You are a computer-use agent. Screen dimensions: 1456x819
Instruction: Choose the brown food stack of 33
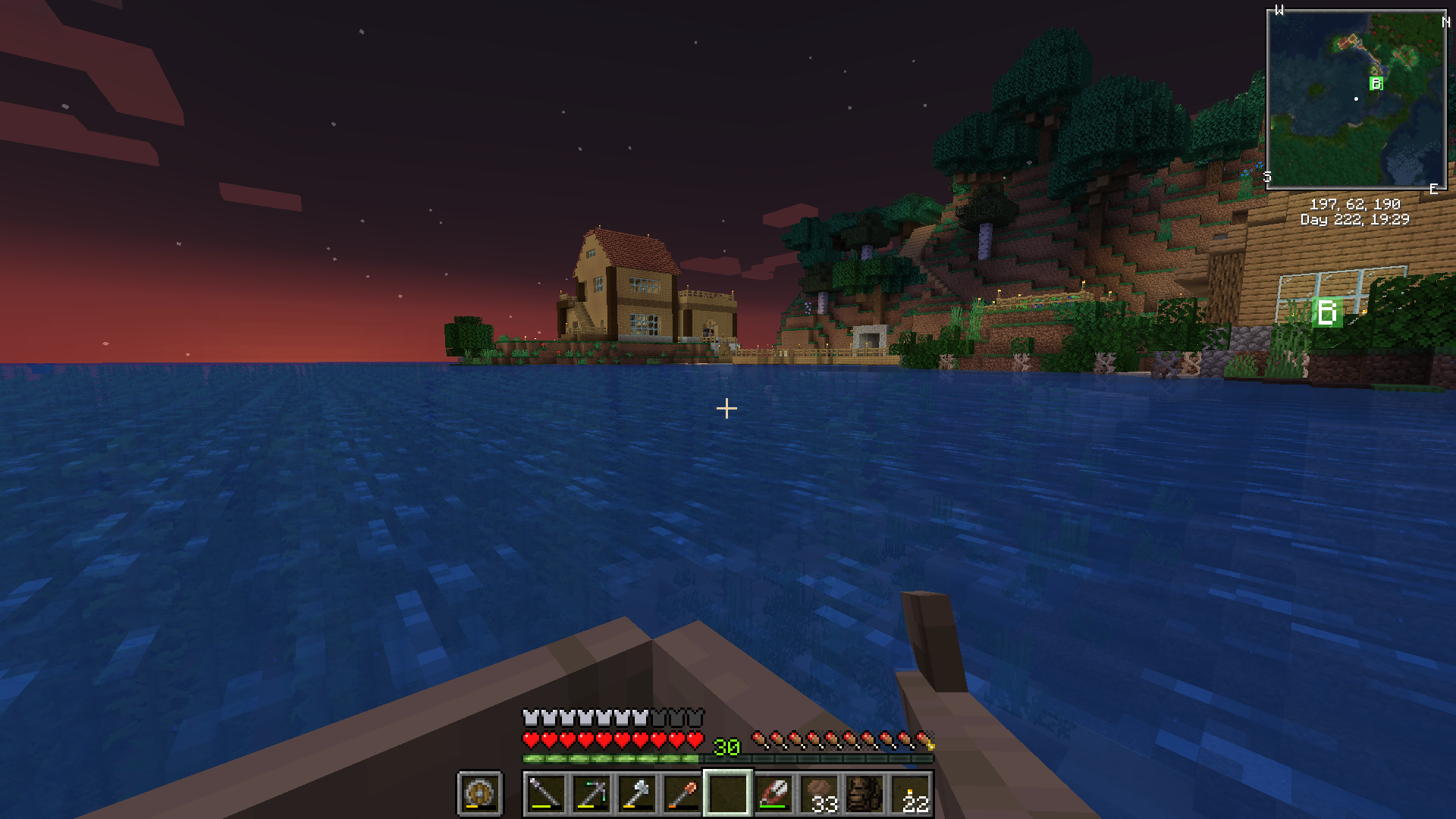[819, 794]
